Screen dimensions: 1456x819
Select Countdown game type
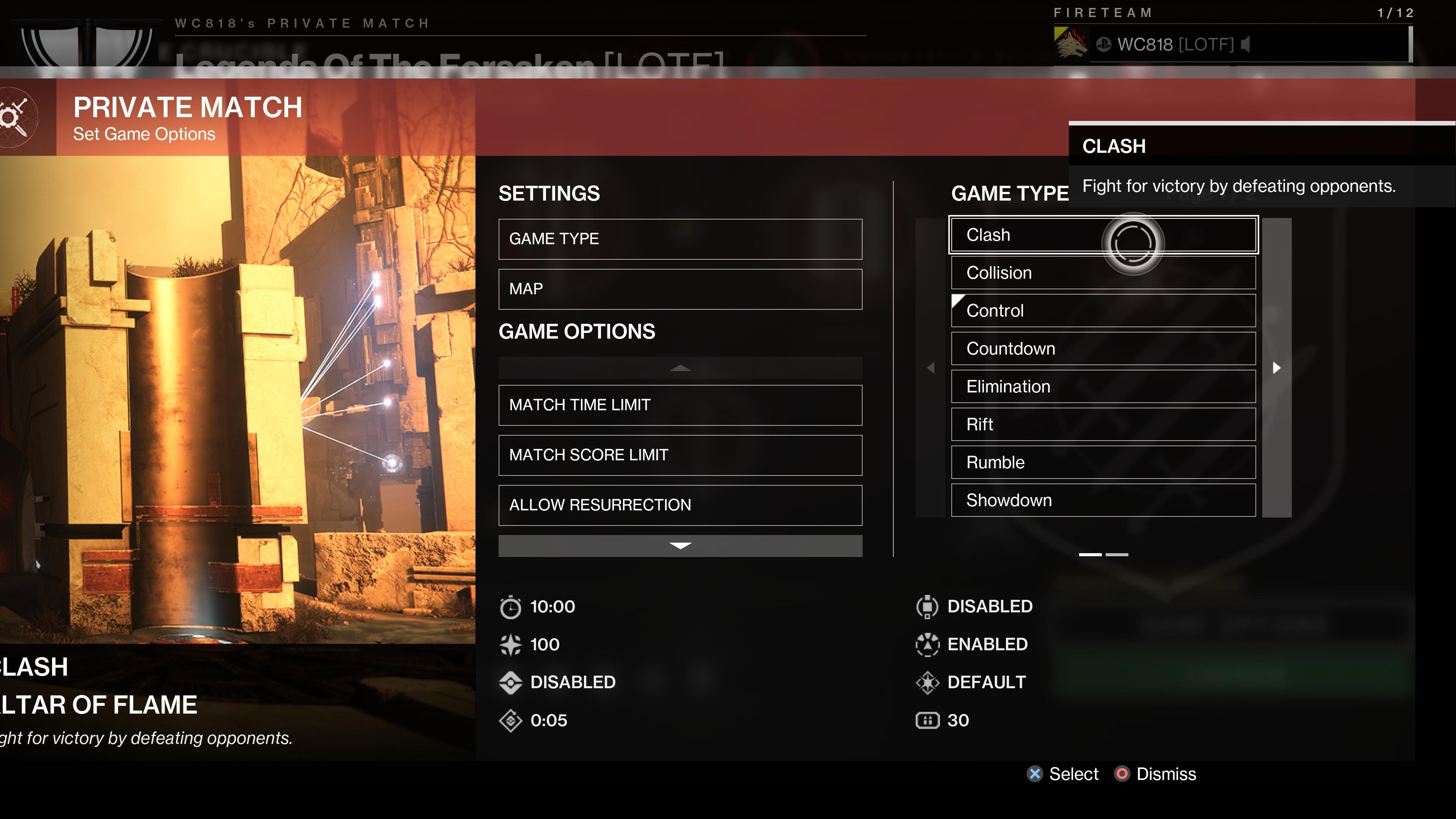pos(1103,348)
